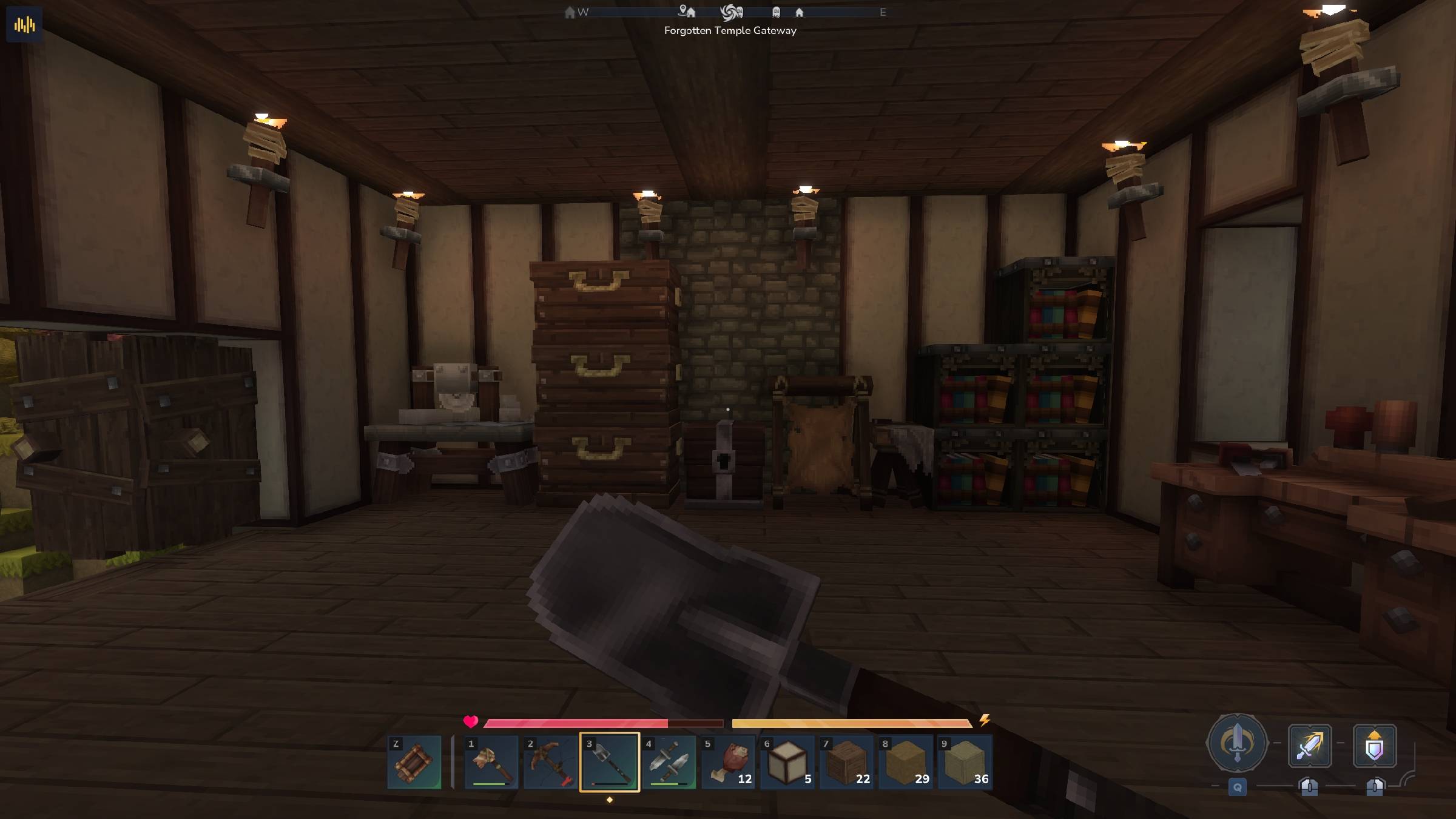The image size is (1456, 819).
Task: Choose the pickaxe in hotbar slot 2
Action: pos(550,762)
